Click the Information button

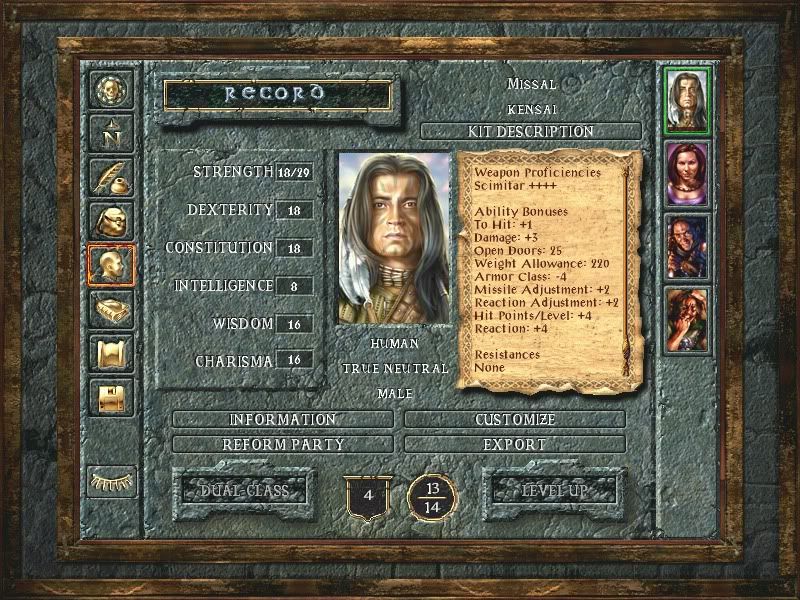[283, 419]
